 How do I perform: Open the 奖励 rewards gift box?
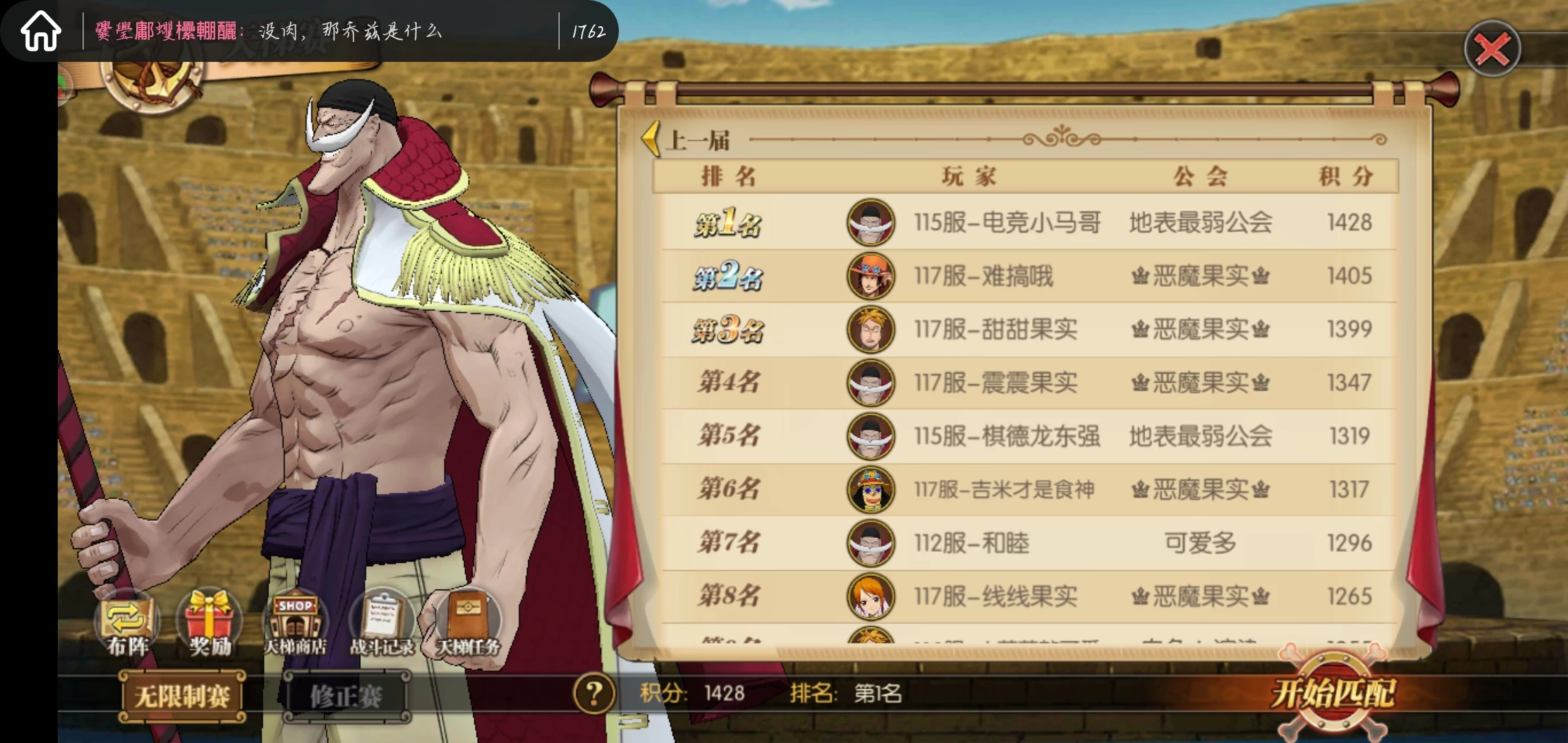(209, 623)
